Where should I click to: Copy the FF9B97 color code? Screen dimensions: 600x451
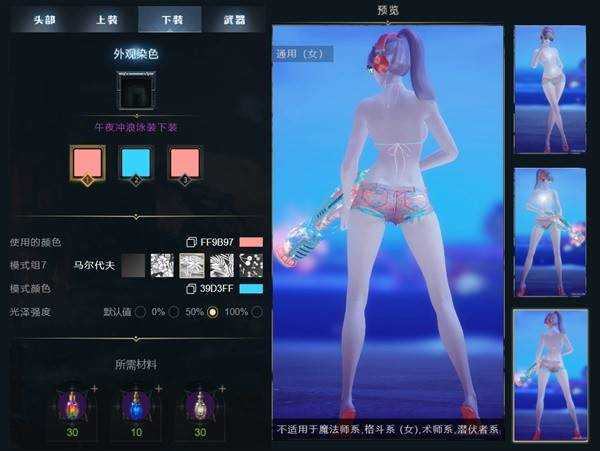(x=191, y=242)
